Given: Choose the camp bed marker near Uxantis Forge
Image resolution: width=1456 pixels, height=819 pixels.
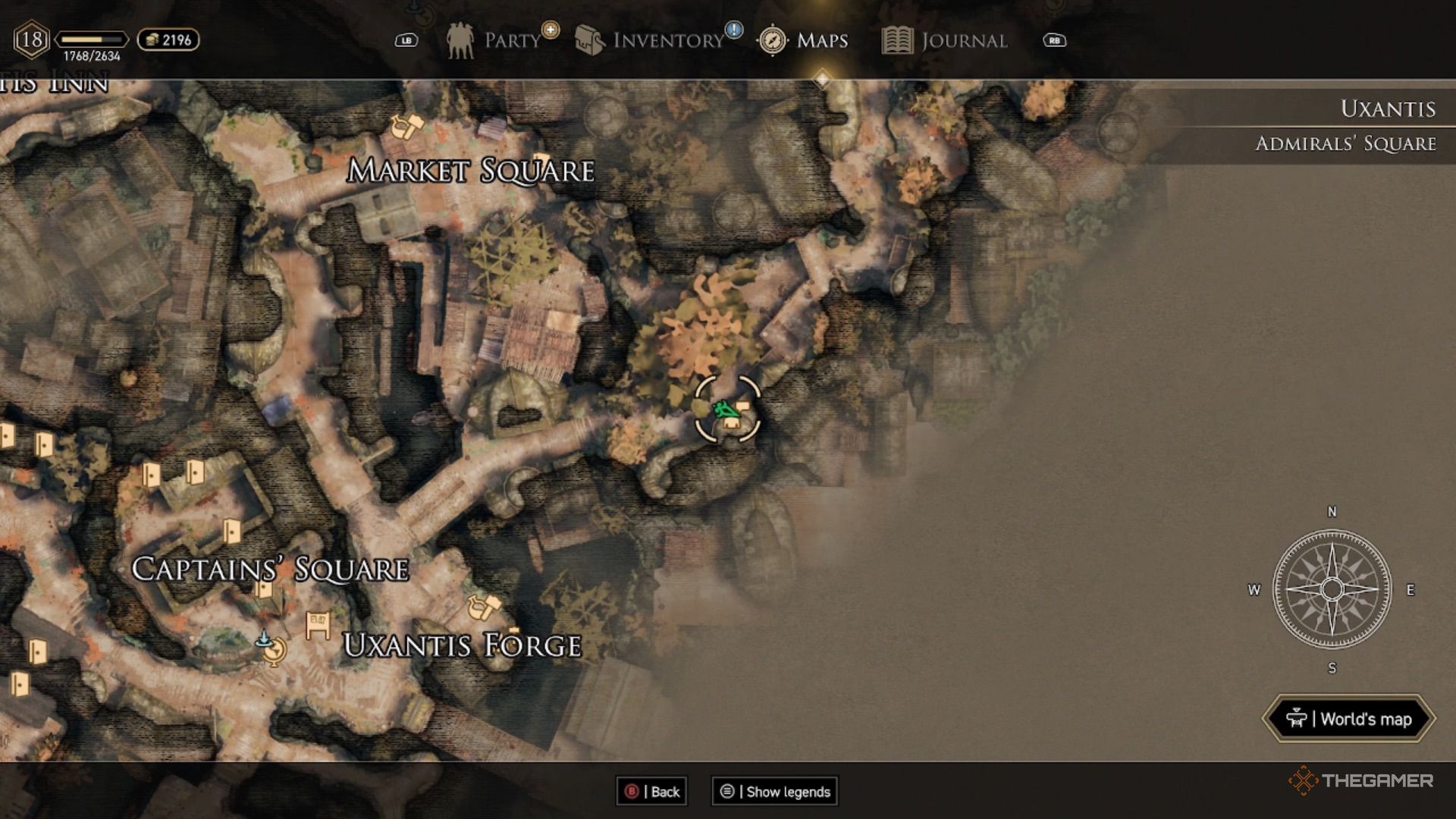Looking at the screenshot, I should 318,626.
